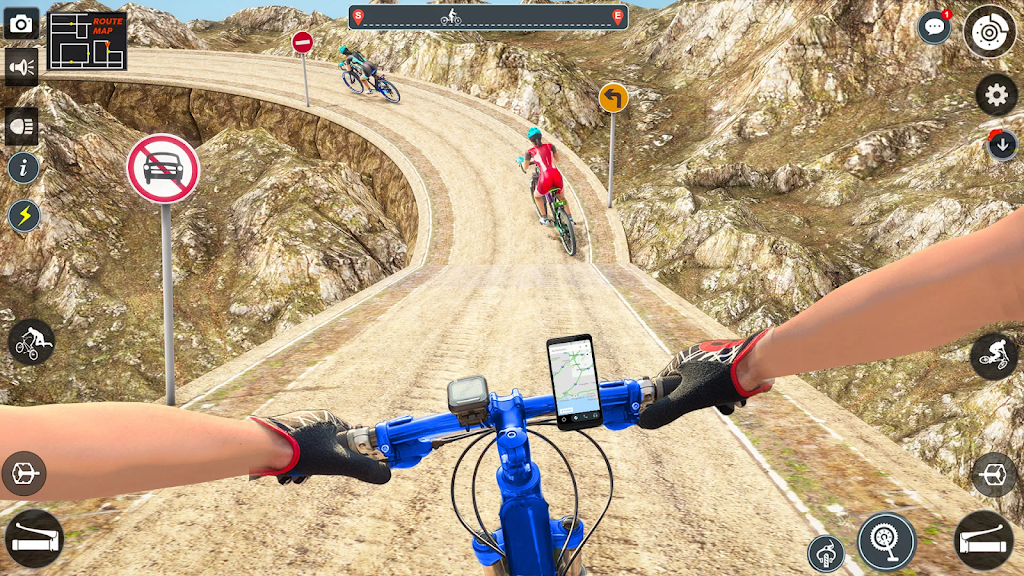Viewport: 1024px width, 576px height.
Task: Tap the camera view button
Action: [22, 23]
